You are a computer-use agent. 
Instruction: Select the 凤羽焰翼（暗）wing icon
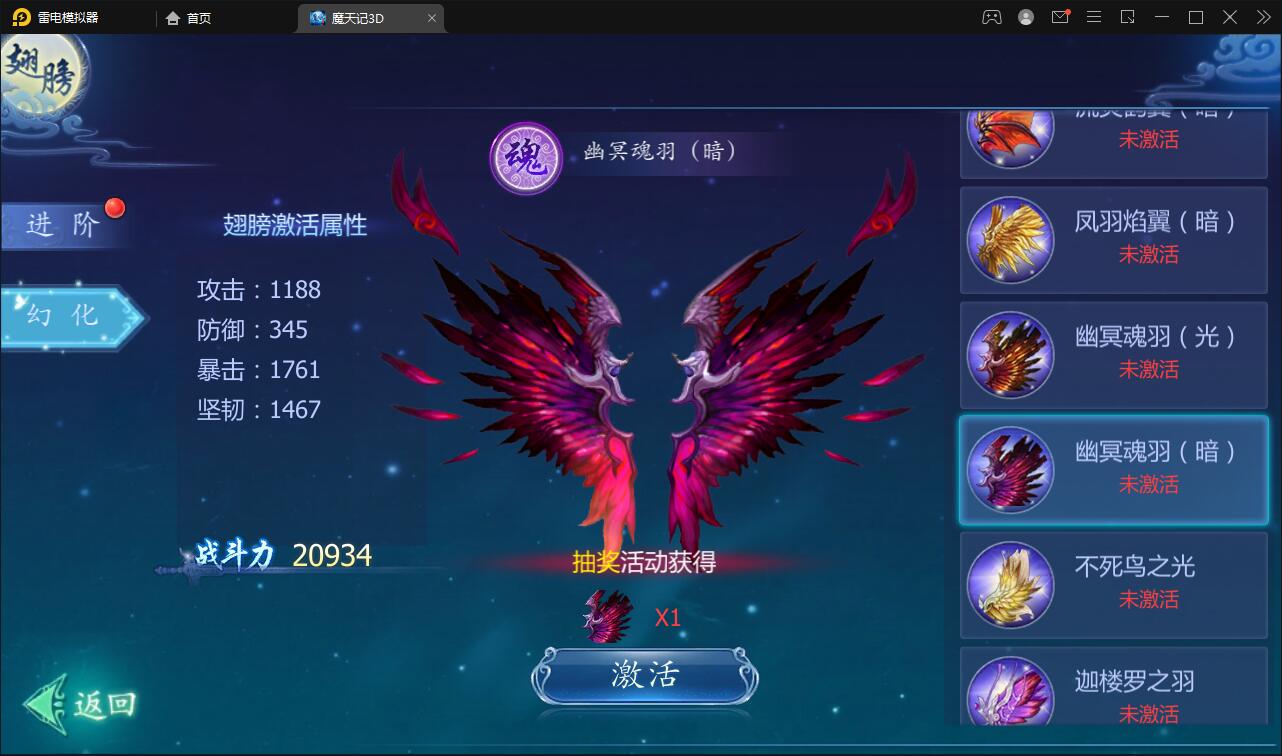tap(1010, 240)
